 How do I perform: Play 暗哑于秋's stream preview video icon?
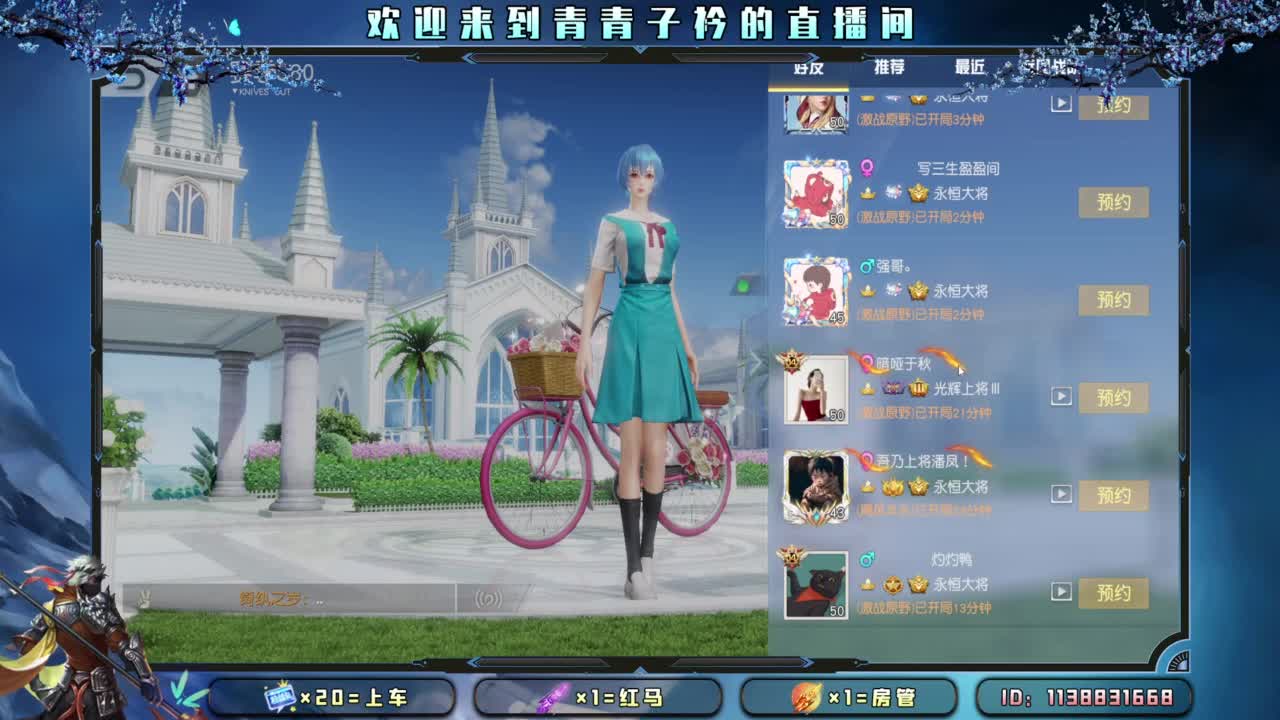click(1060, 395)
